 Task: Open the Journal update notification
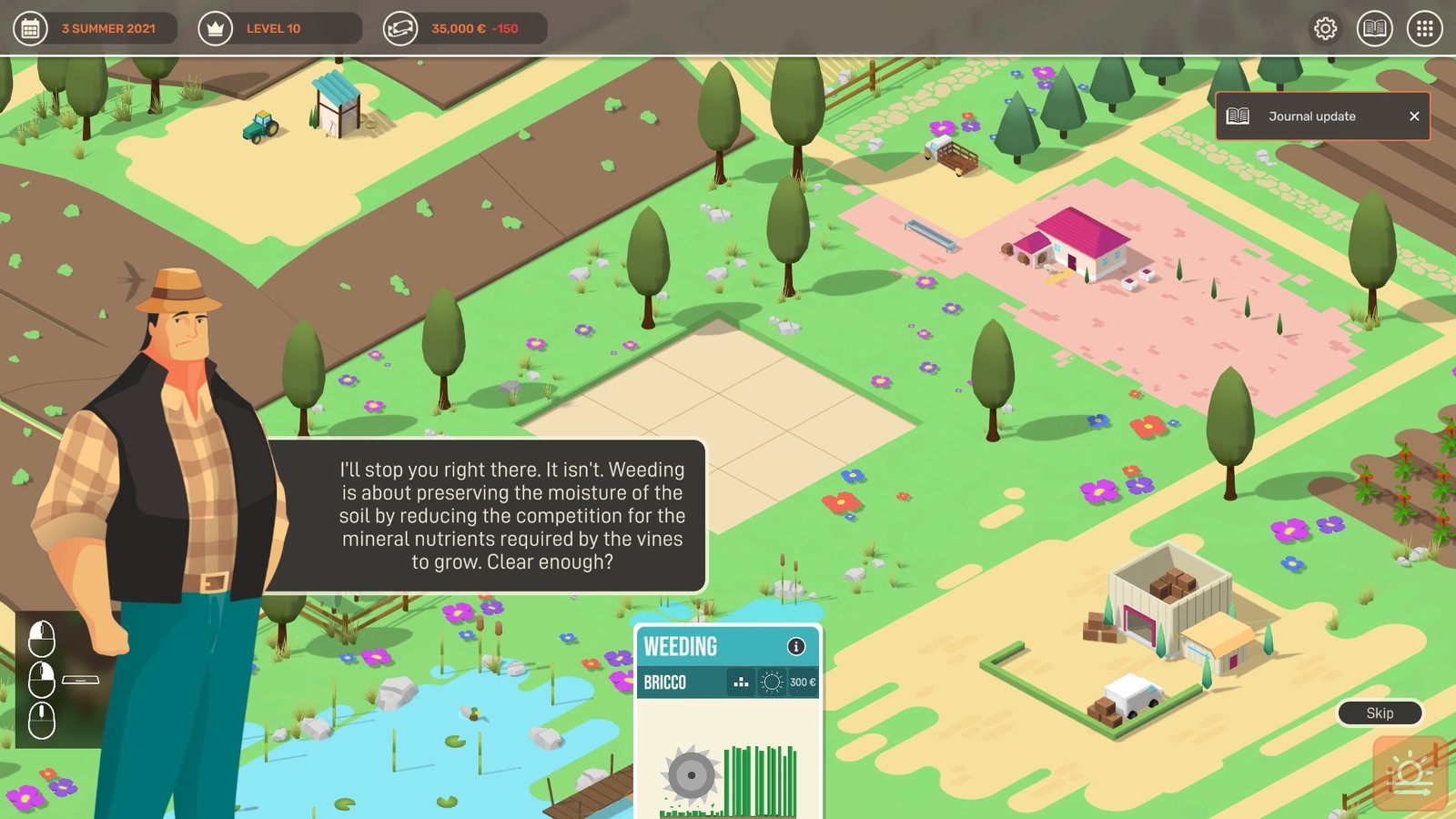click(x=1310, y=116)
